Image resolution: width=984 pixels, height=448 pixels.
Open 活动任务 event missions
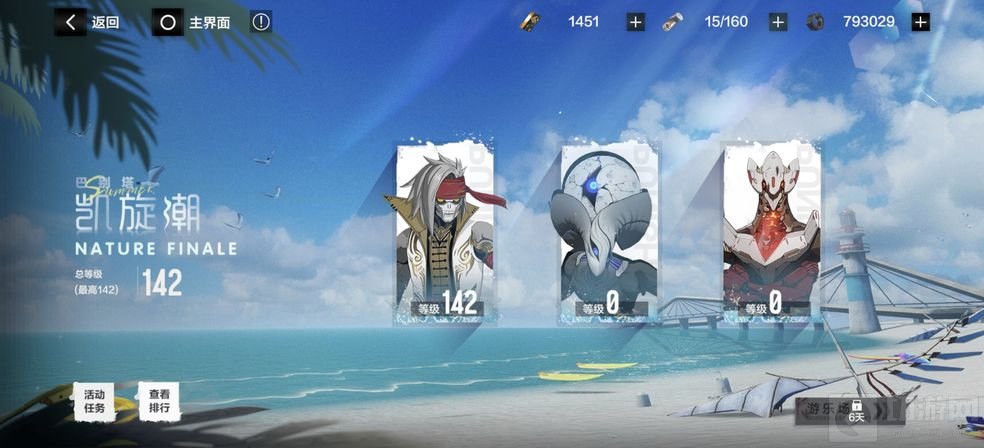(x=95, y=401)
